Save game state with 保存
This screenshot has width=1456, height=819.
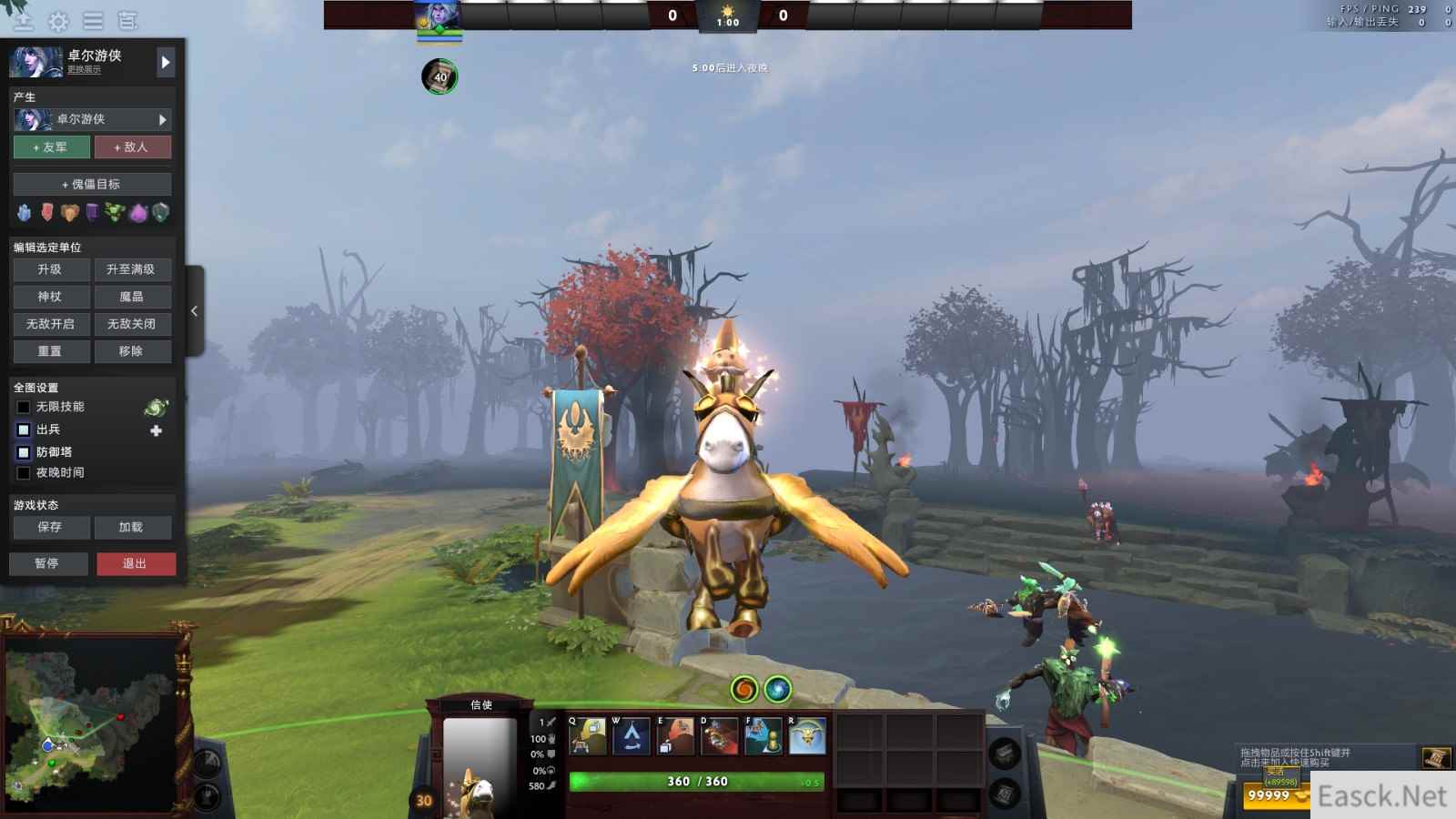point(51,527)
